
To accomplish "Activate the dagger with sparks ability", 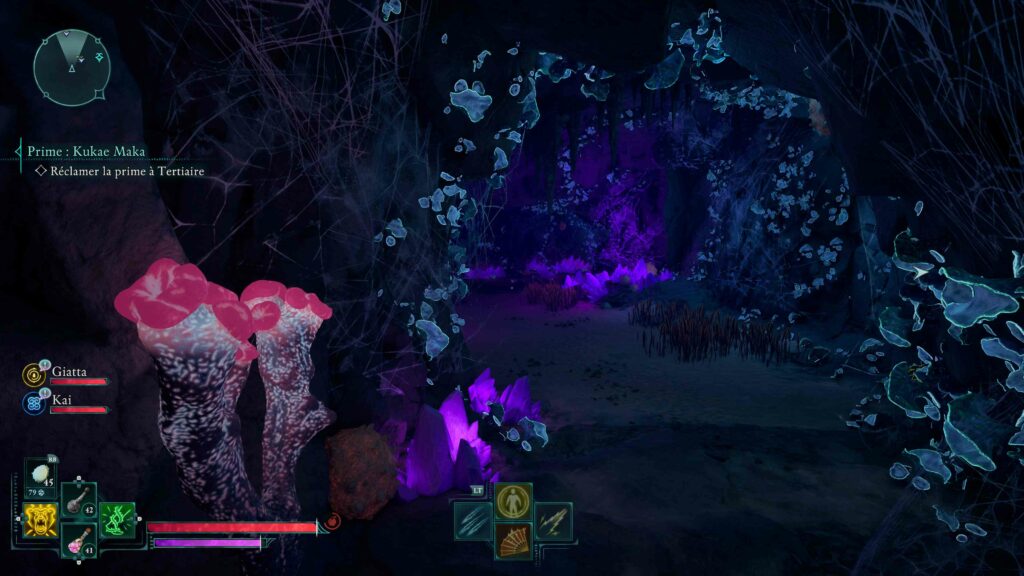I will coord(553,520).
